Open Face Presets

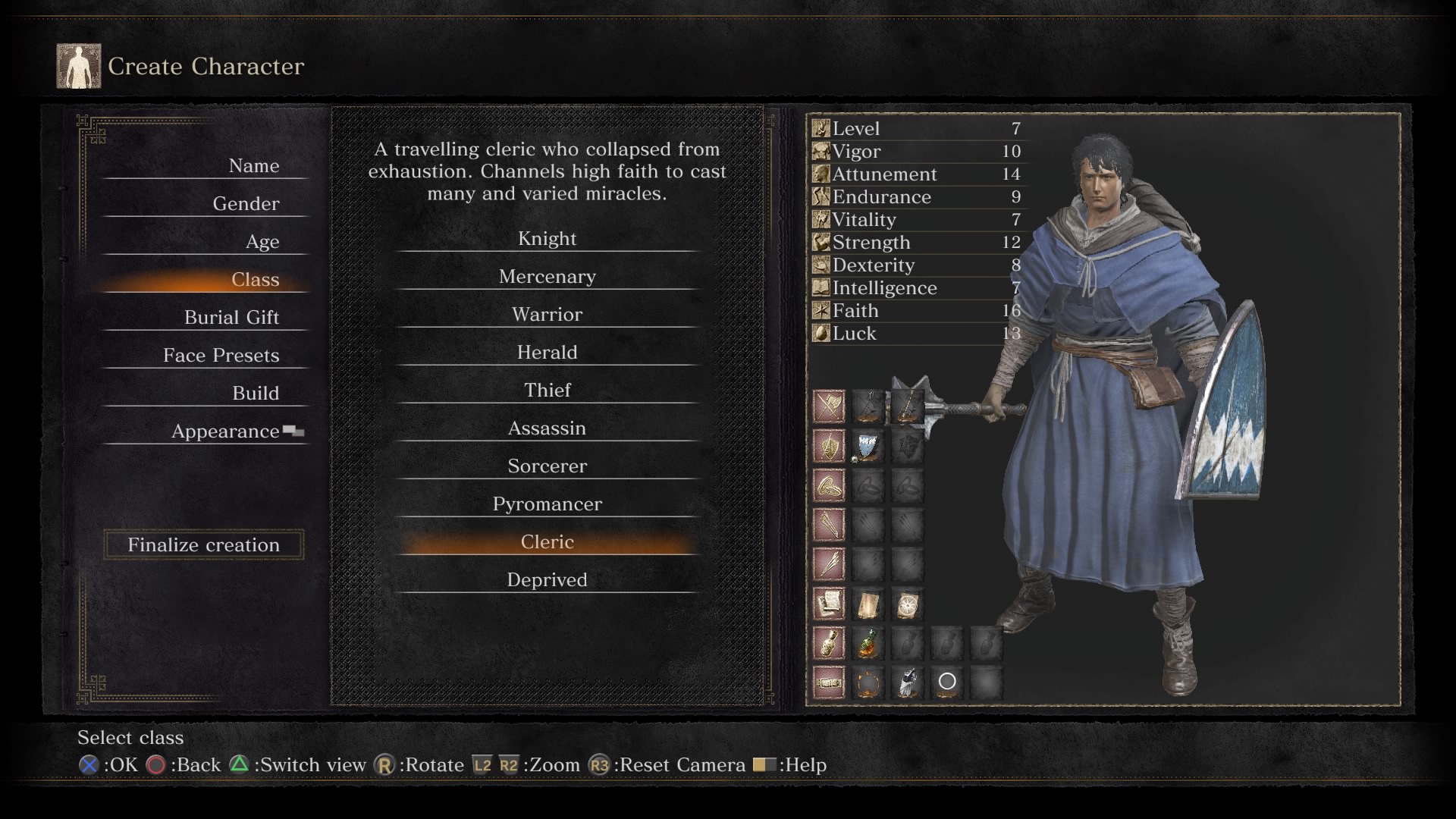(221, 356)
